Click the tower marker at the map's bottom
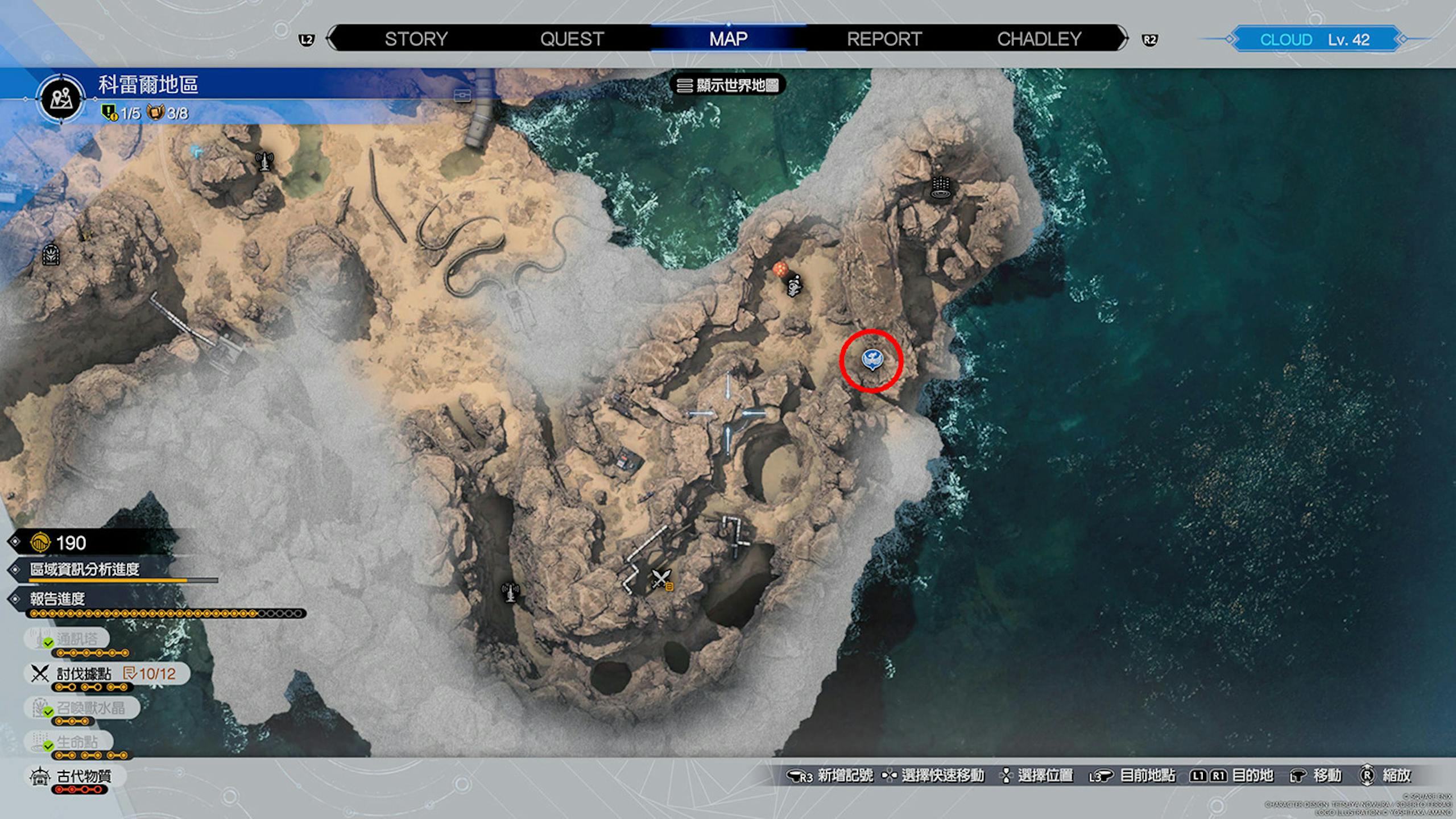Viewport: 1456px width, 819px height. coord(510,592)
